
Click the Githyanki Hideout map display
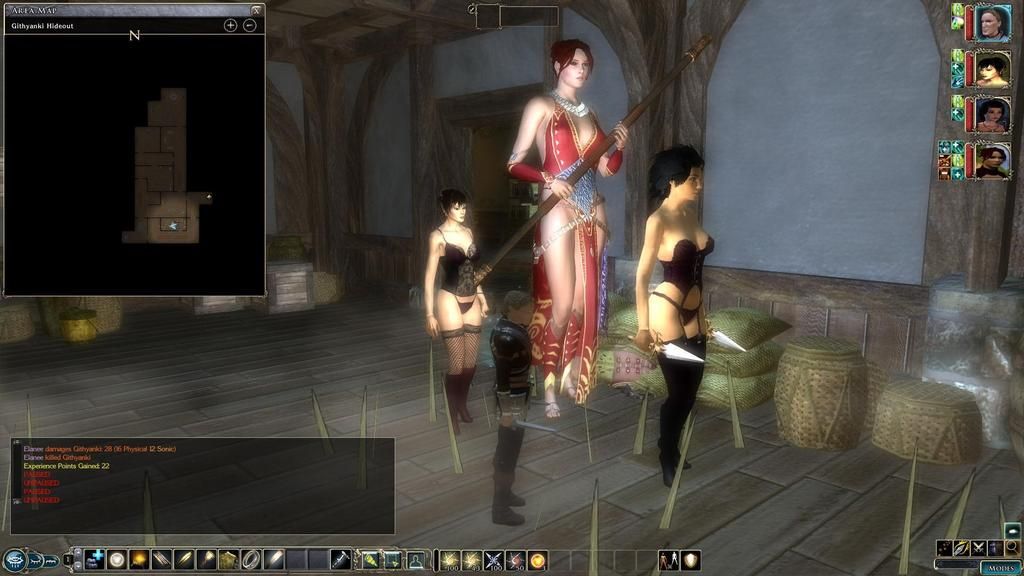click(x=163, y=165)
